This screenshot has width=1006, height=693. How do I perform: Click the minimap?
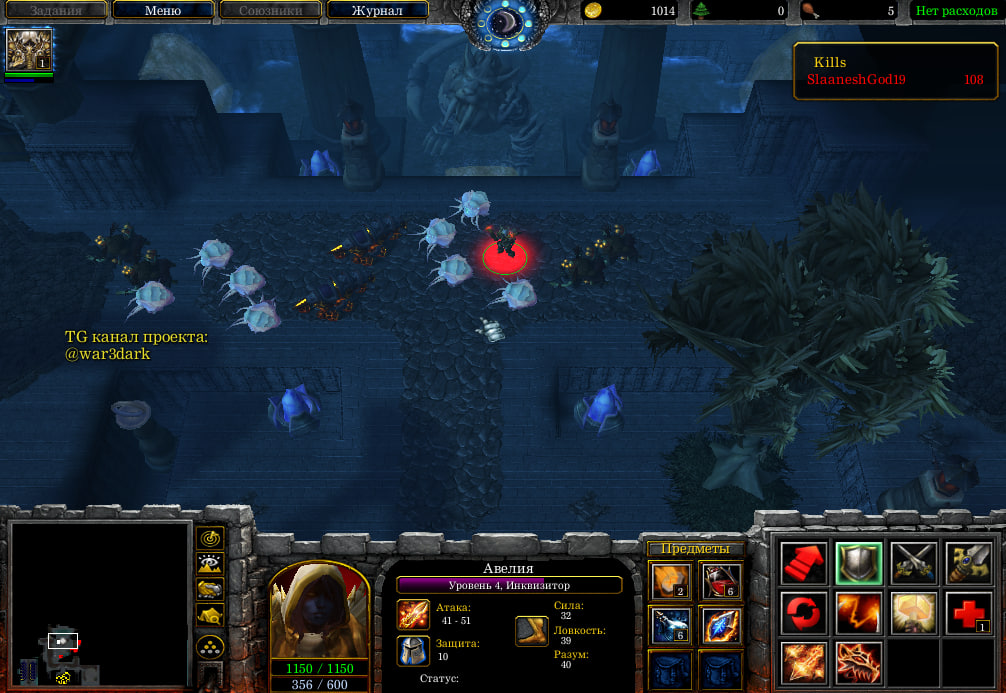(x=99, y=603)
